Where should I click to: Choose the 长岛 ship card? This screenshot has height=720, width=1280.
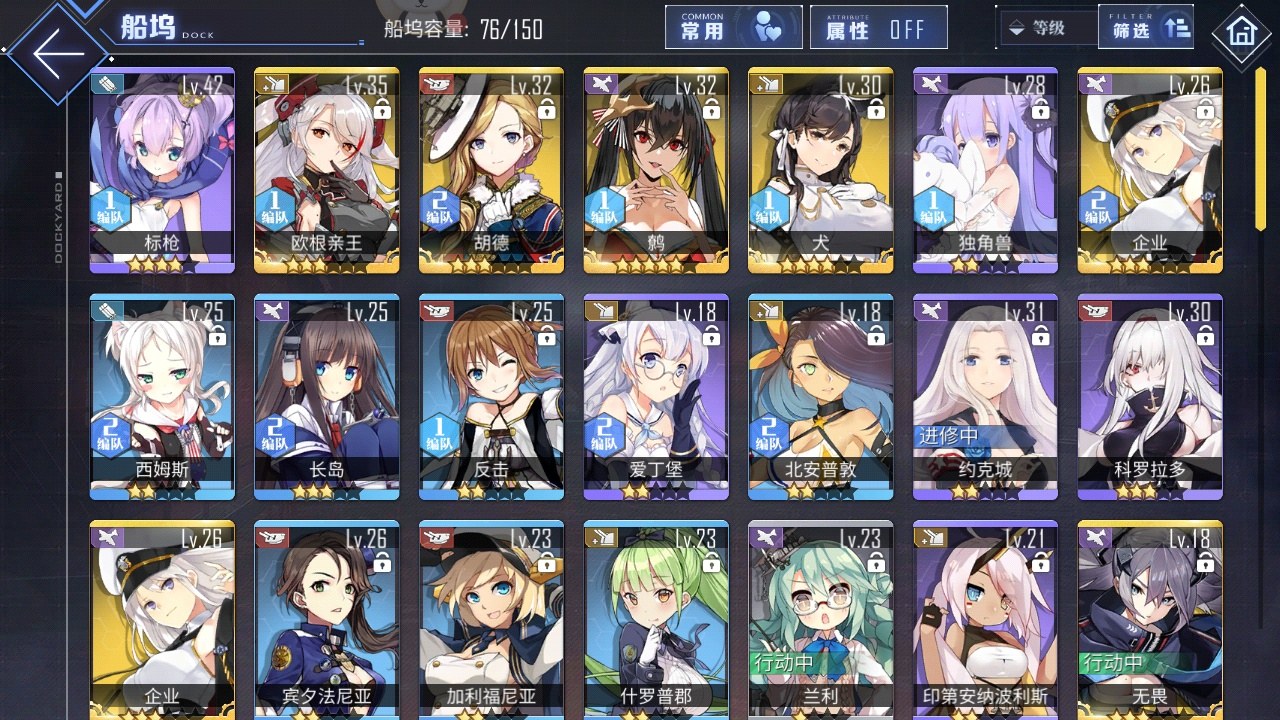coord(327,397)
